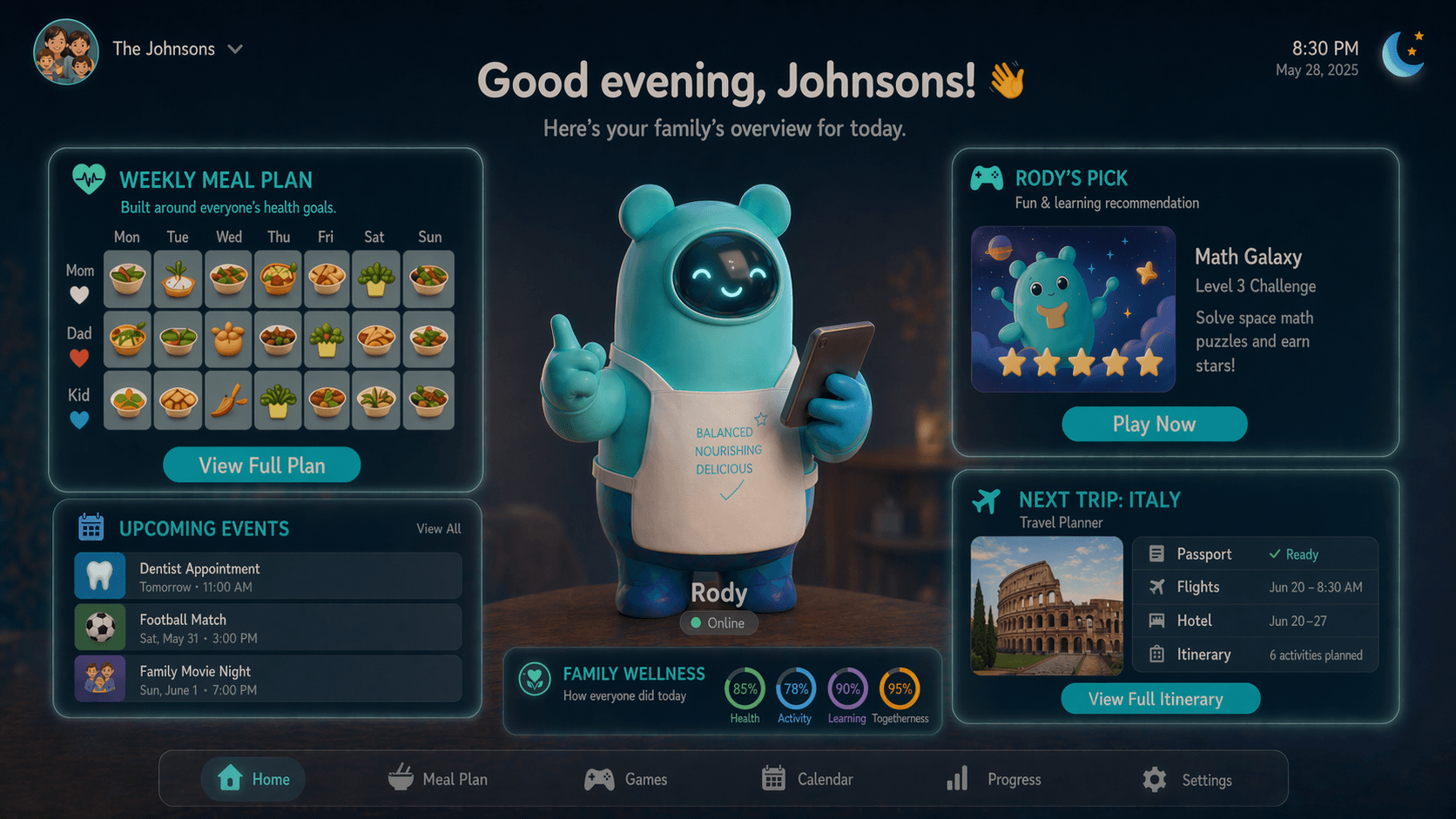View the Progress tab
The height and width of the screenshot is (819, 1456).
[x=994, y=779]
